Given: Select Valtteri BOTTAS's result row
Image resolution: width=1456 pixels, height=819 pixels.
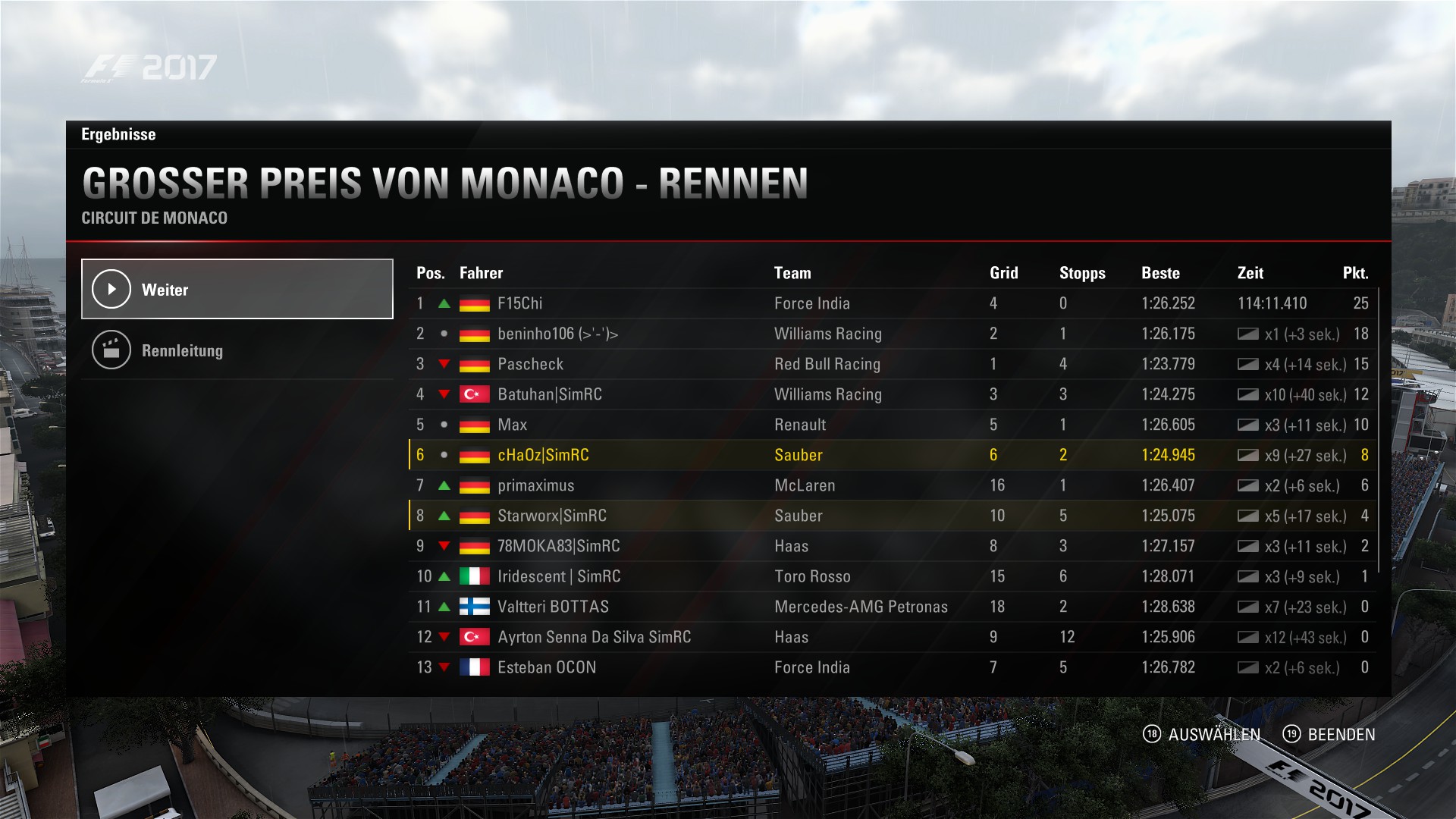Looking at the screenshot, I should (892, 607).
